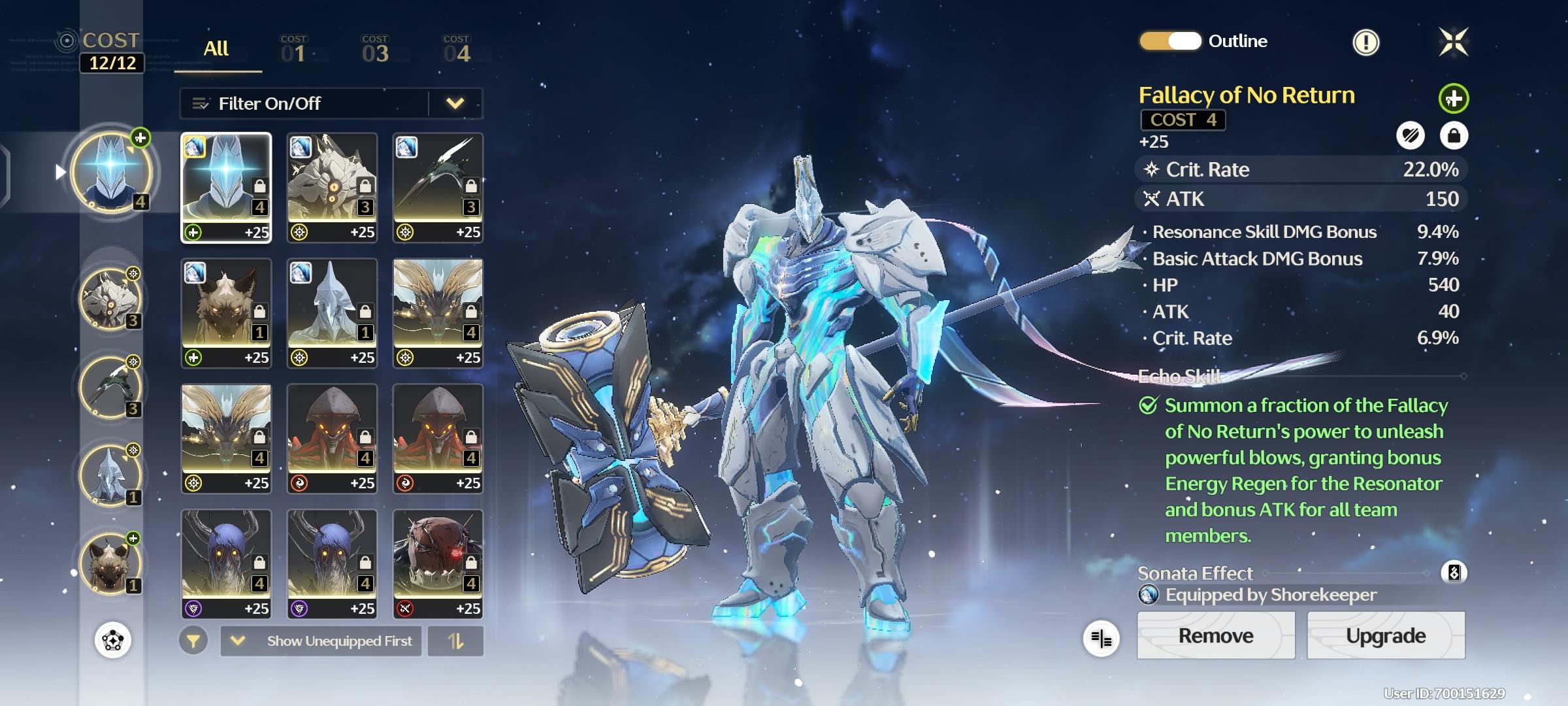Screen dimensions: 1568x706
Task: Switch to the Cost 3 tab
Action: coord(375,50)
